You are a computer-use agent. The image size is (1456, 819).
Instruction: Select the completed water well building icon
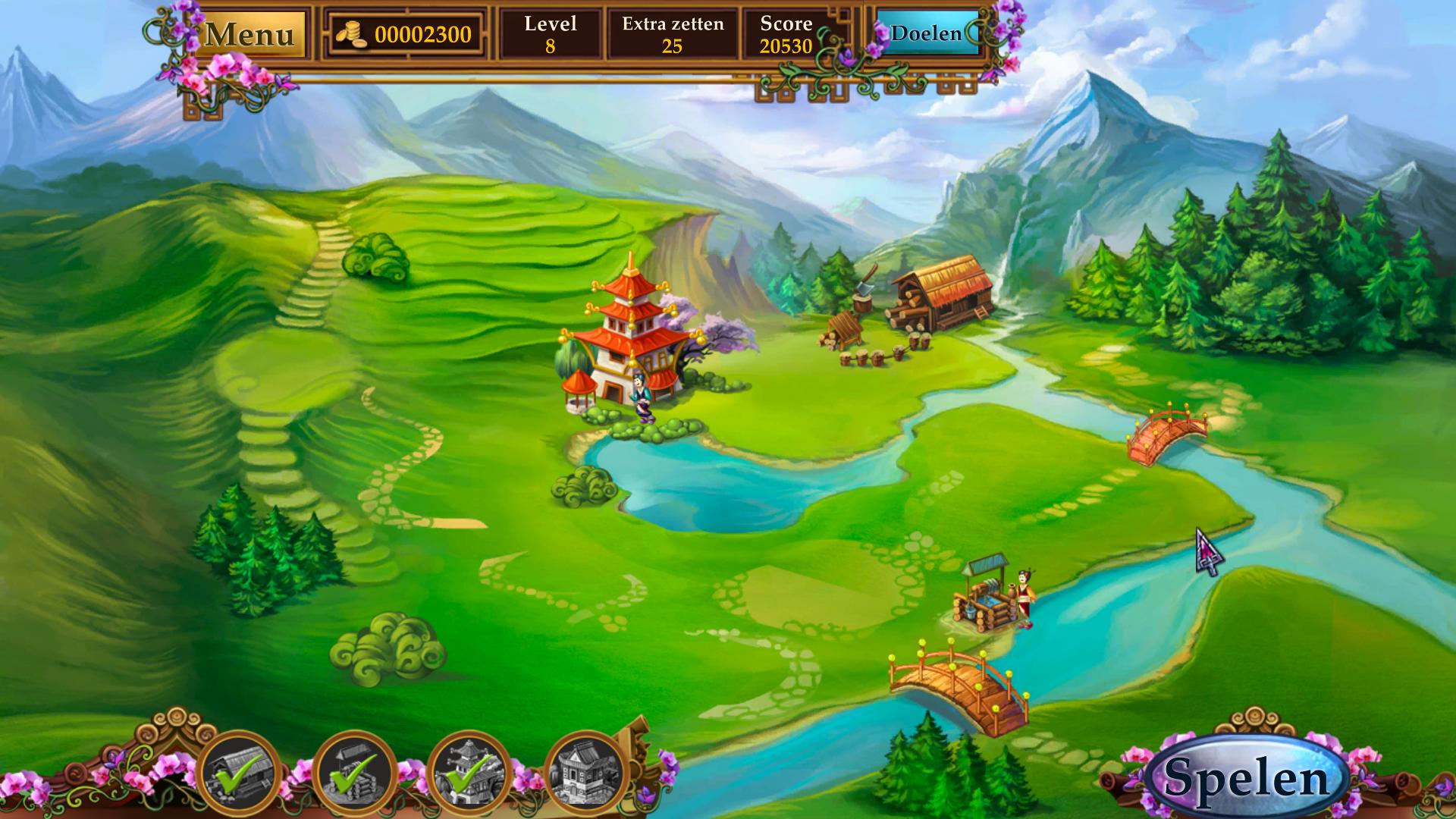pyautogui.click(x=354, y=770)
